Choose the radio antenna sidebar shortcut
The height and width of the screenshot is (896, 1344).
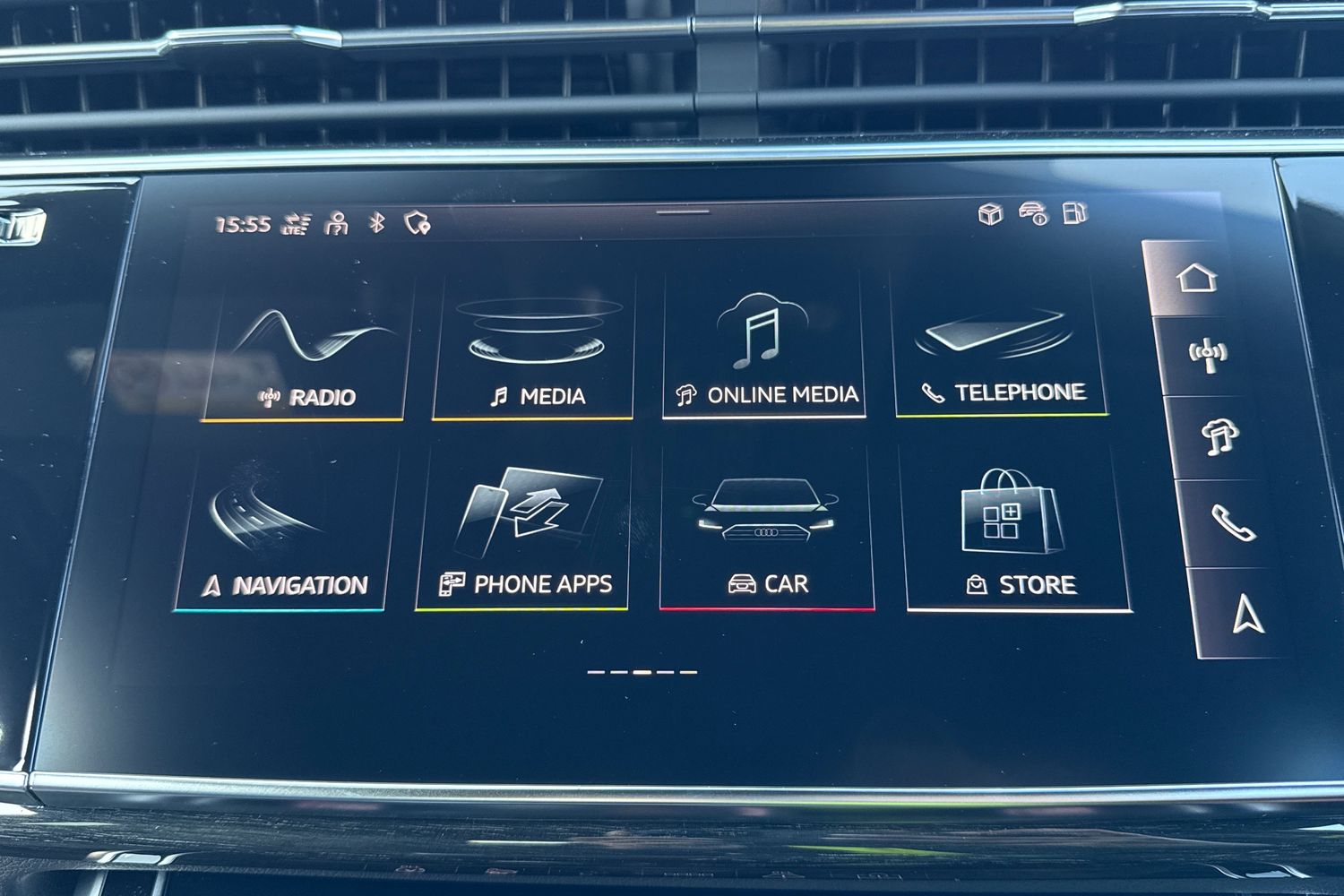click(1207, 355)
